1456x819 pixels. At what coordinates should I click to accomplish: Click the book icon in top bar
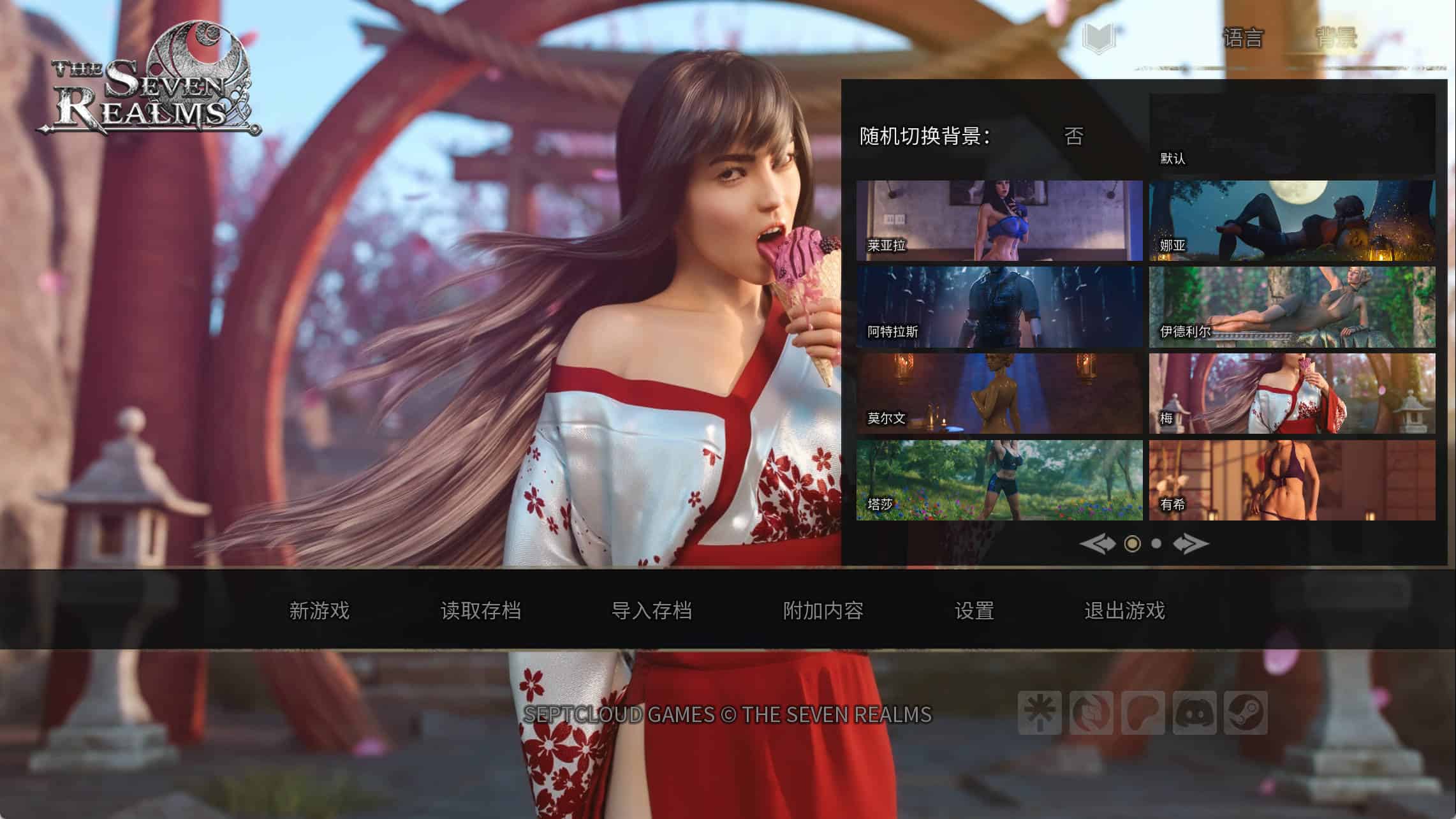click(1099, 38)
